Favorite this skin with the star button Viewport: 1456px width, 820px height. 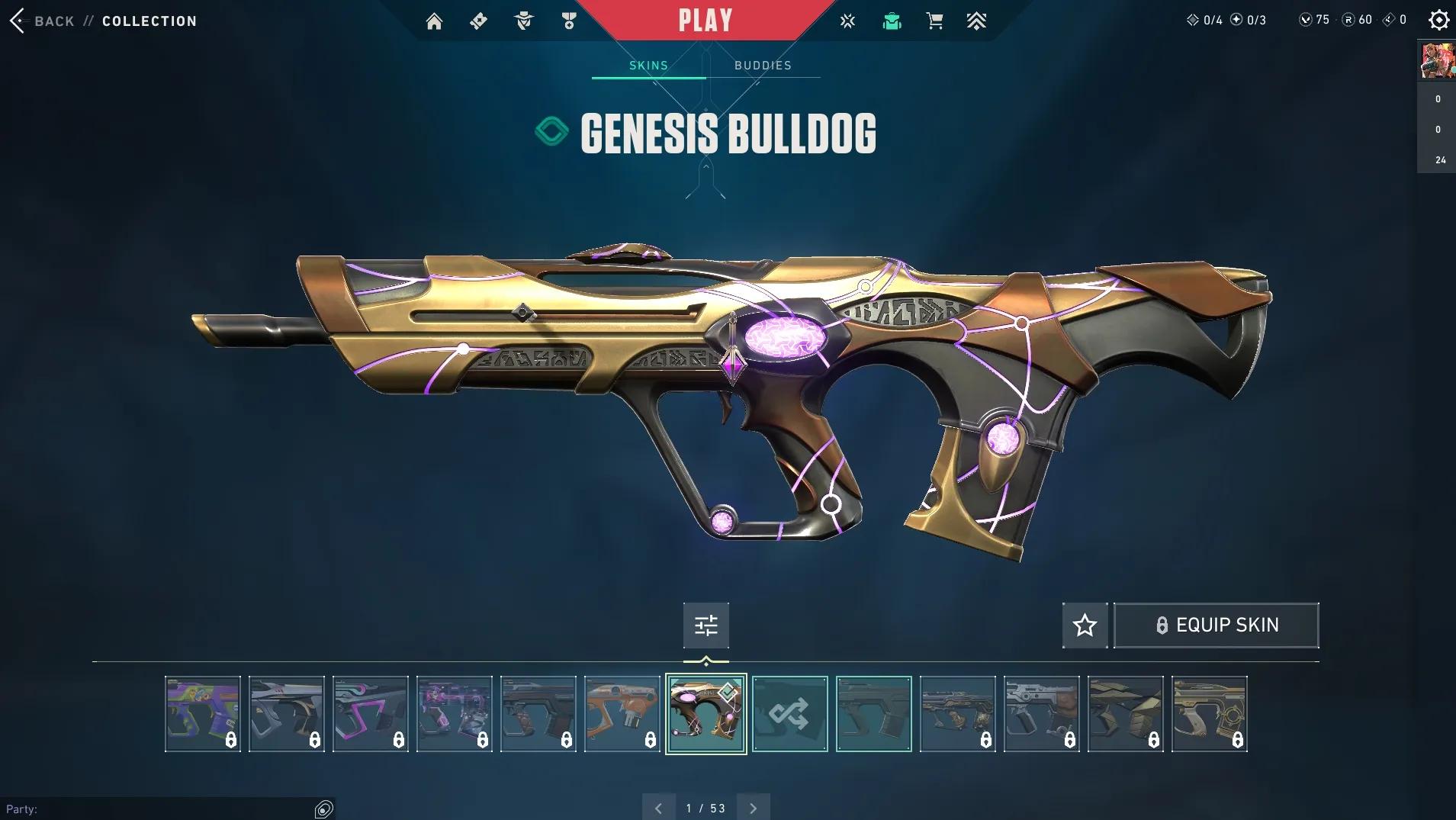coord(1085,625)
